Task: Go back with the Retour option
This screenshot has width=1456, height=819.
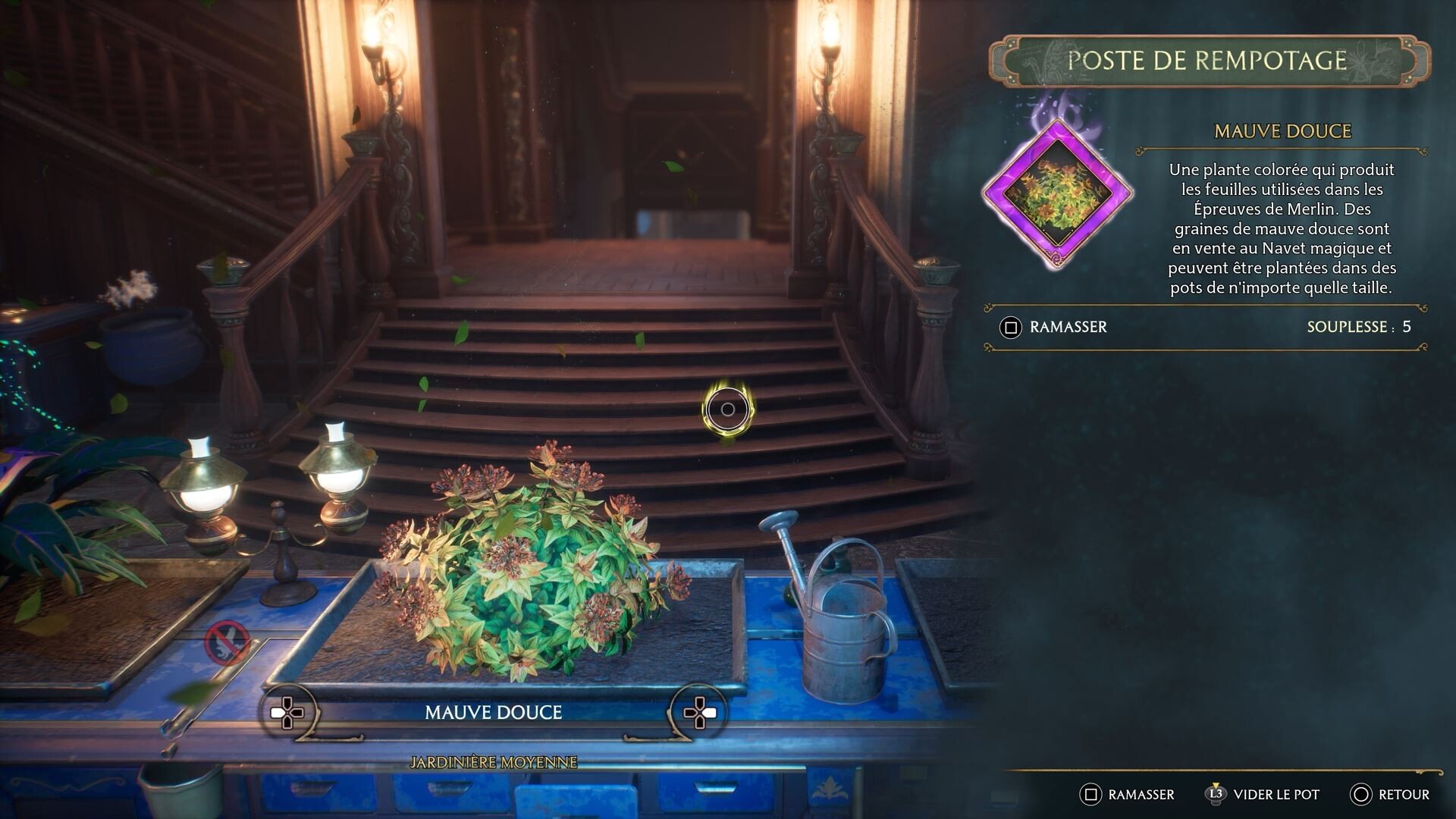Action: tap(1390, 794)
